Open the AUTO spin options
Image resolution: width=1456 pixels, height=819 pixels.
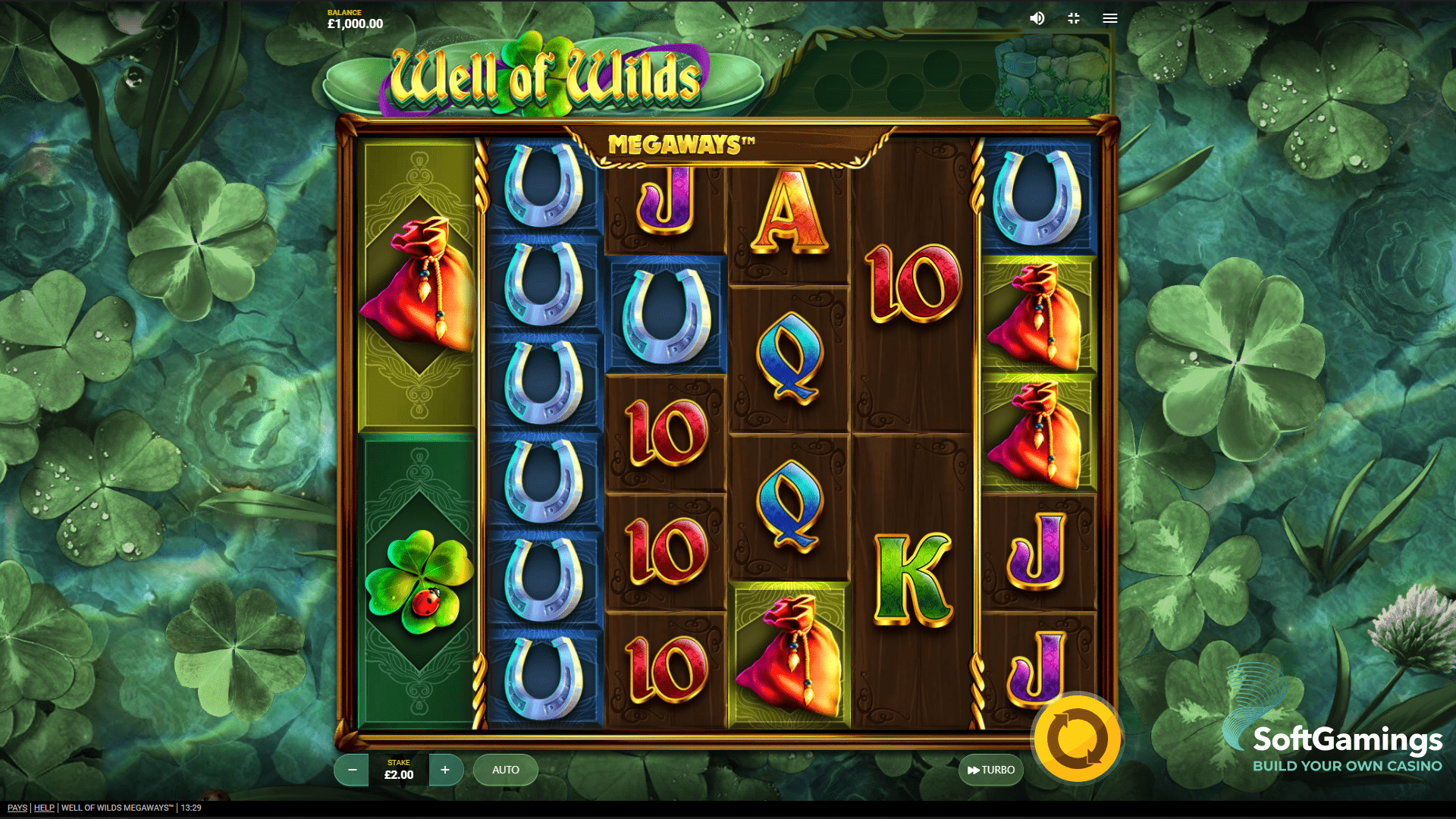[506, 770]
